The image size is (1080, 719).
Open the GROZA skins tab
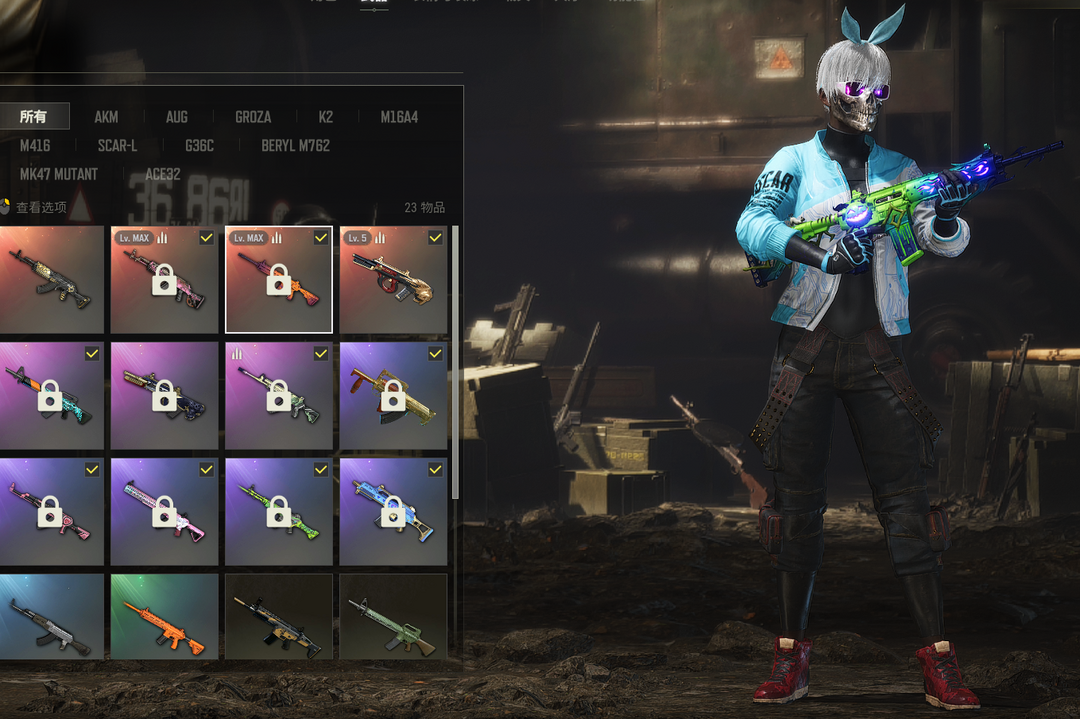[253, 117]
